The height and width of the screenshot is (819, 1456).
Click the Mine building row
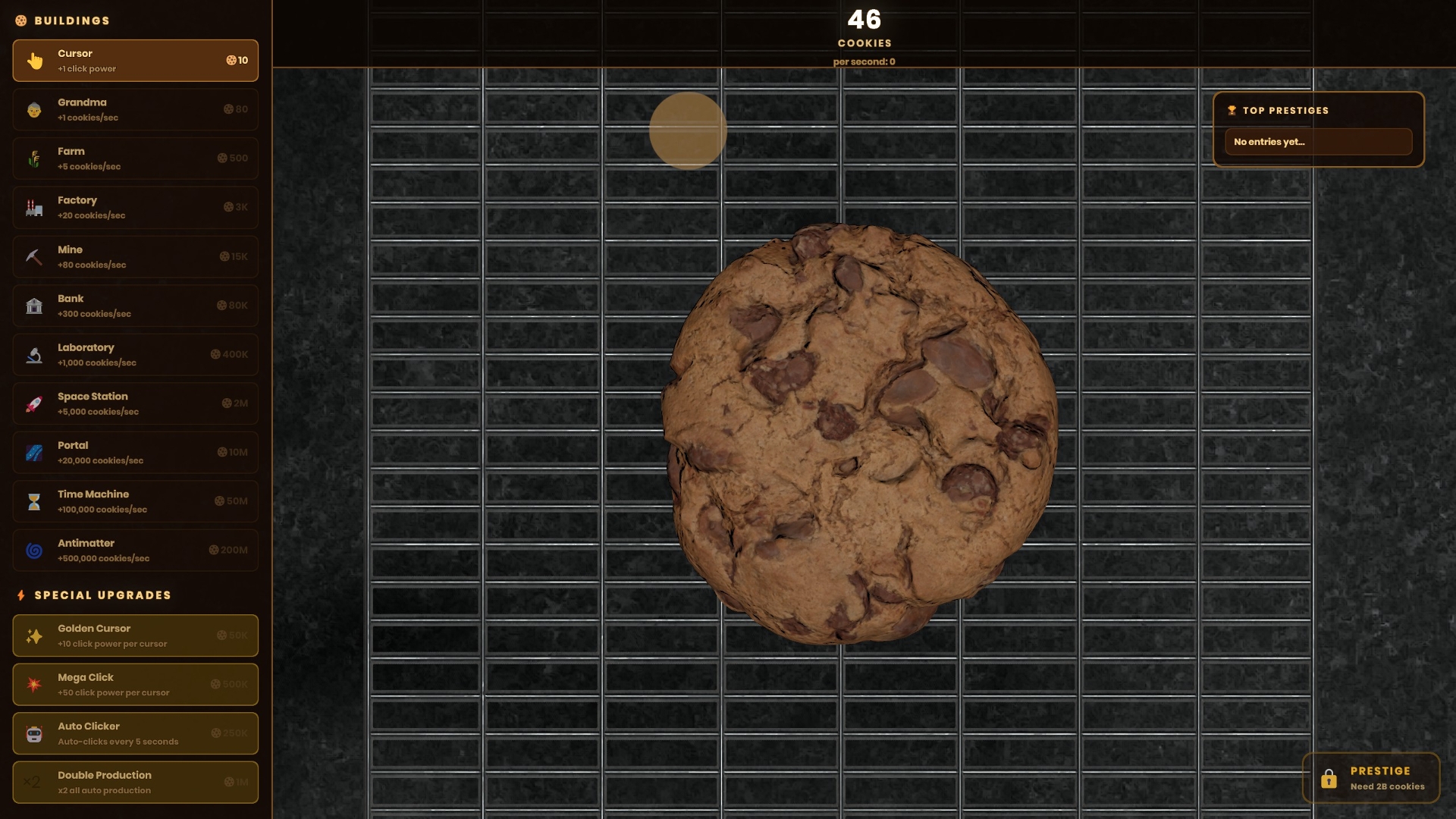(135, 256)
